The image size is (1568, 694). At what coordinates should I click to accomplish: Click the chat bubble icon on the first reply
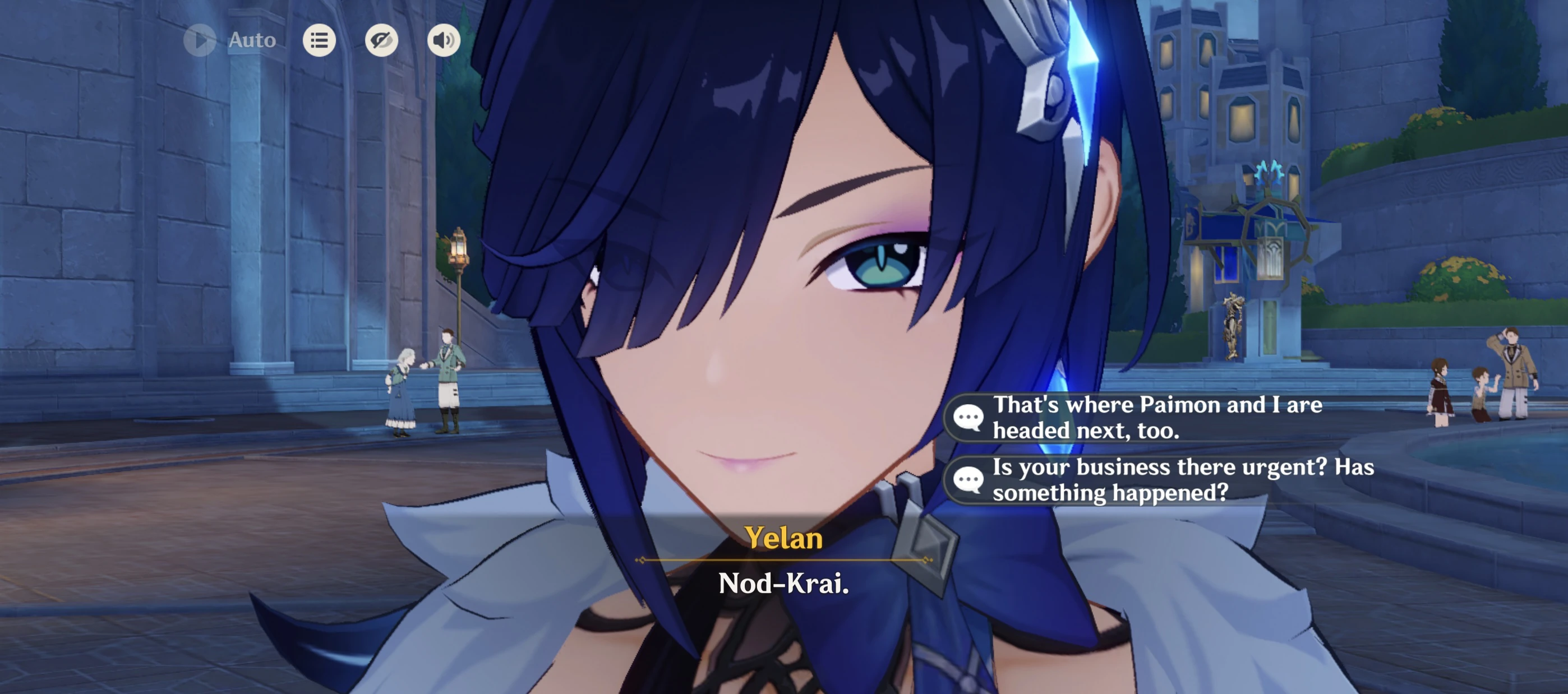[968, 417]
